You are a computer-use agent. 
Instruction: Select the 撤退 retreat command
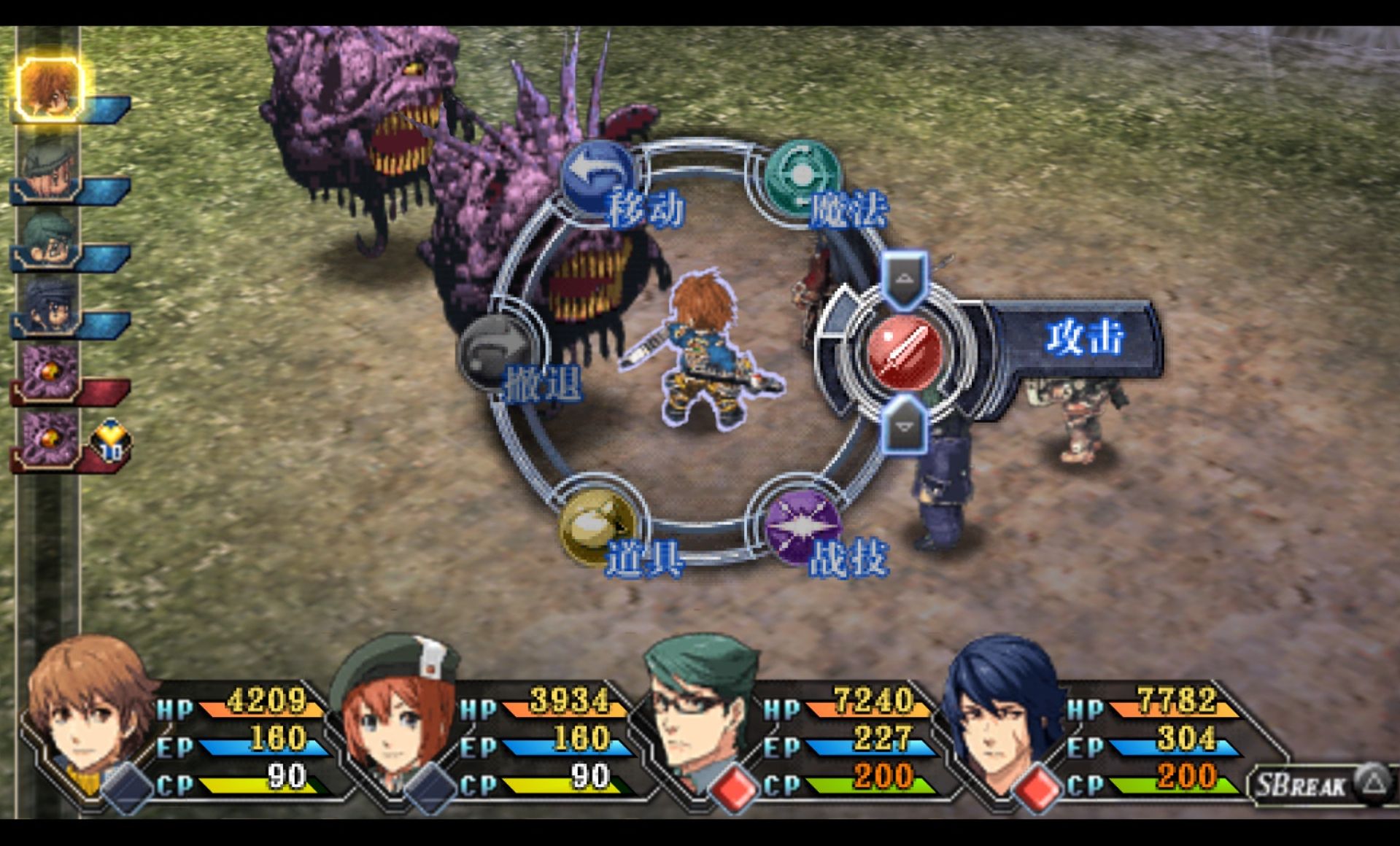pyautogui.click(x=498, y=354)
